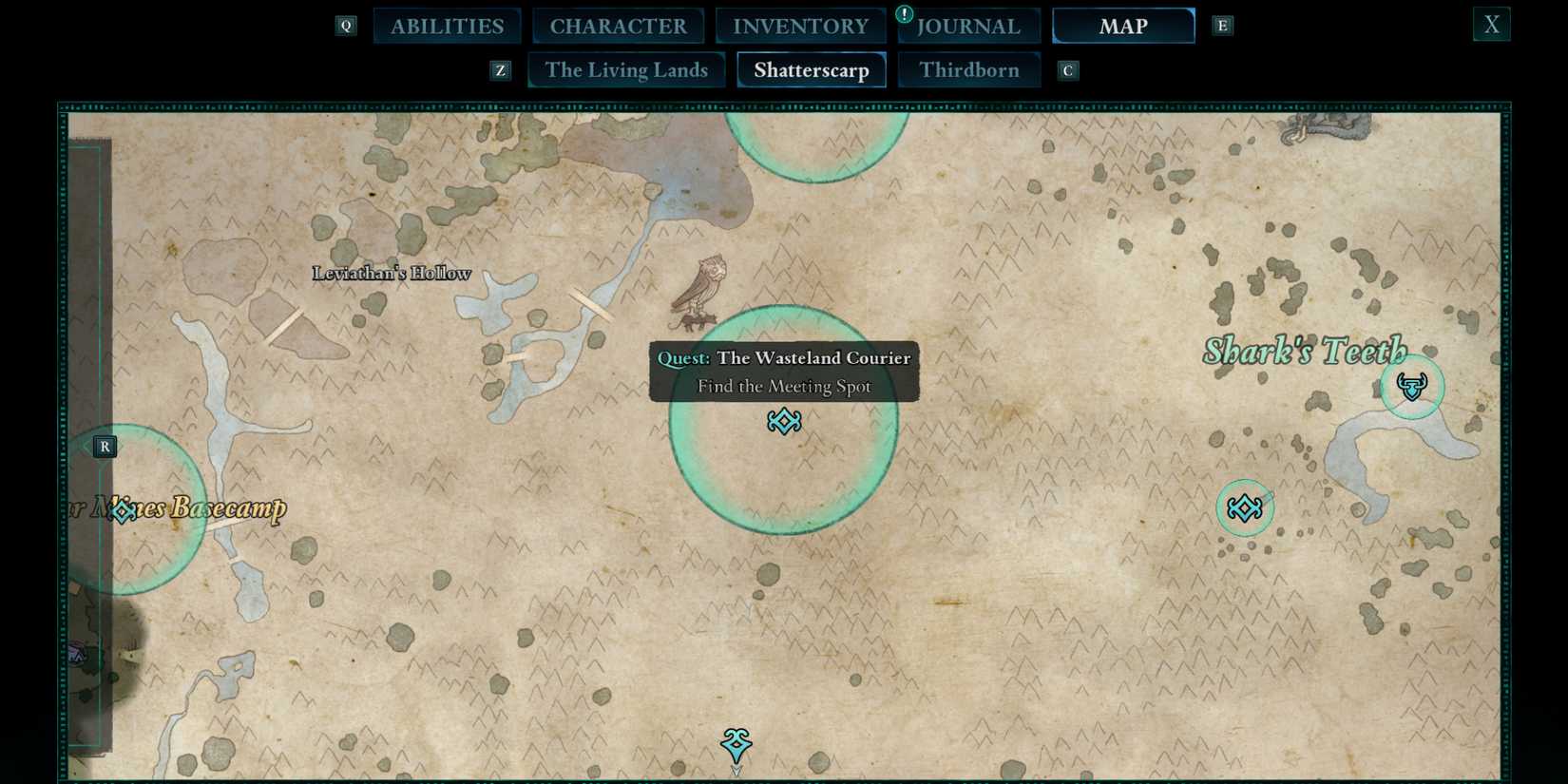Click the exclamation notification badge on Journal
This screenshot has width=1568, height=784.
click(904, 13)
